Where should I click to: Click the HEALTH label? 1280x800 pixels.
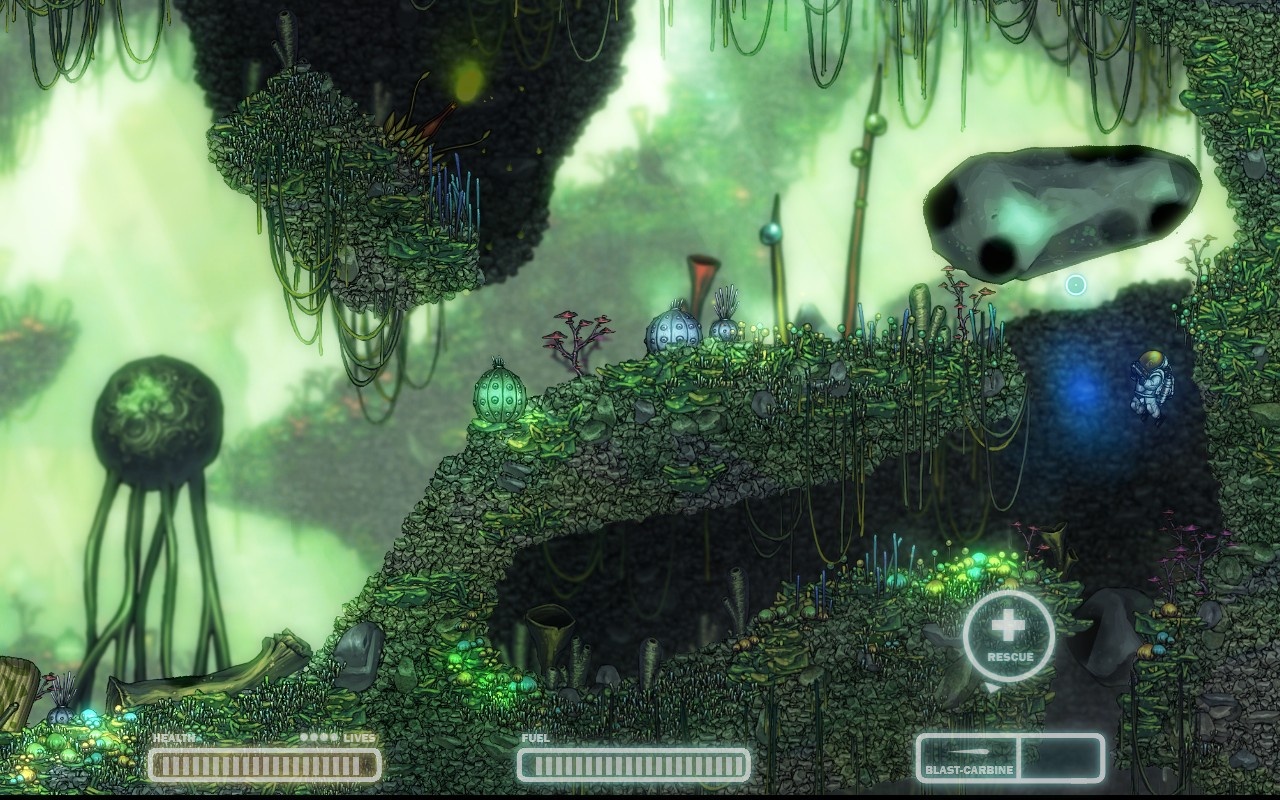pos(174,736)
